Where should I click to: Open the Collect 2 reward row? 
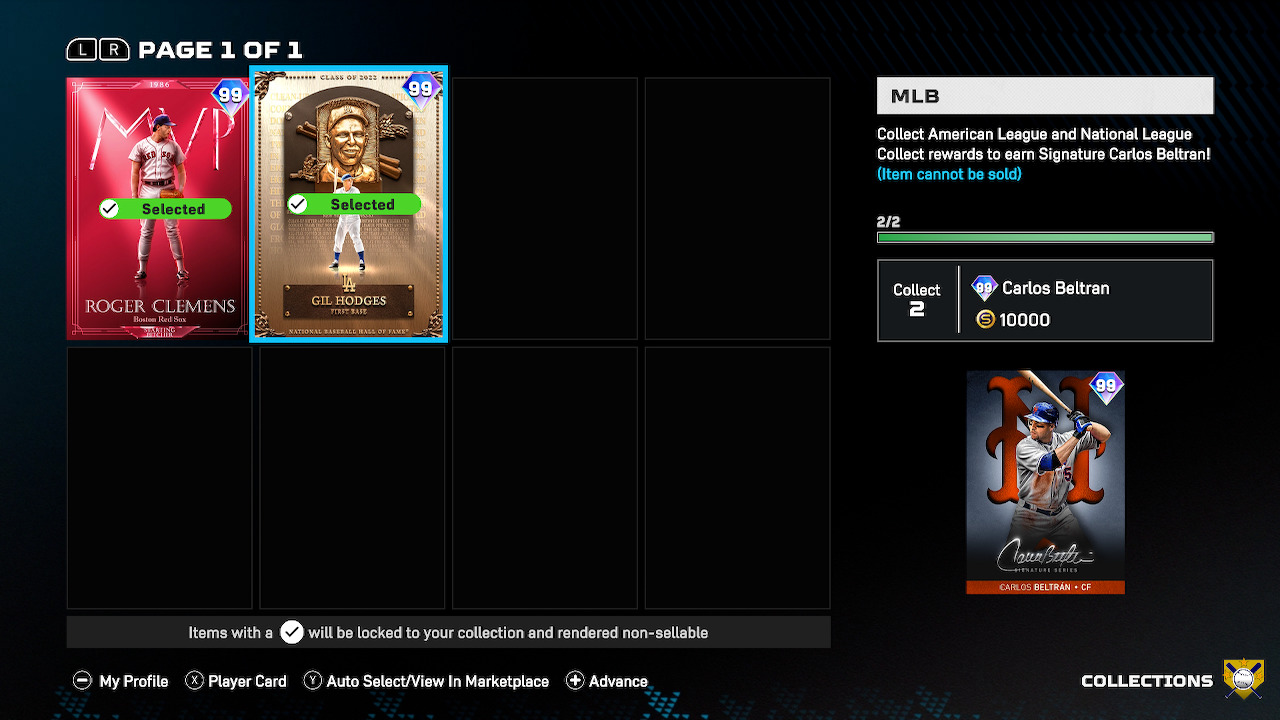[1045, 301]
